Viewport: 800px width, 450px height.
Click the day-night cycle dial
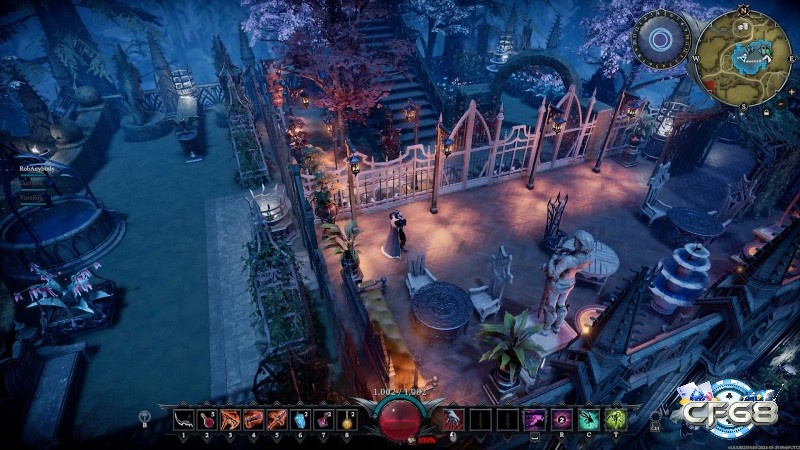pos(661,40)
